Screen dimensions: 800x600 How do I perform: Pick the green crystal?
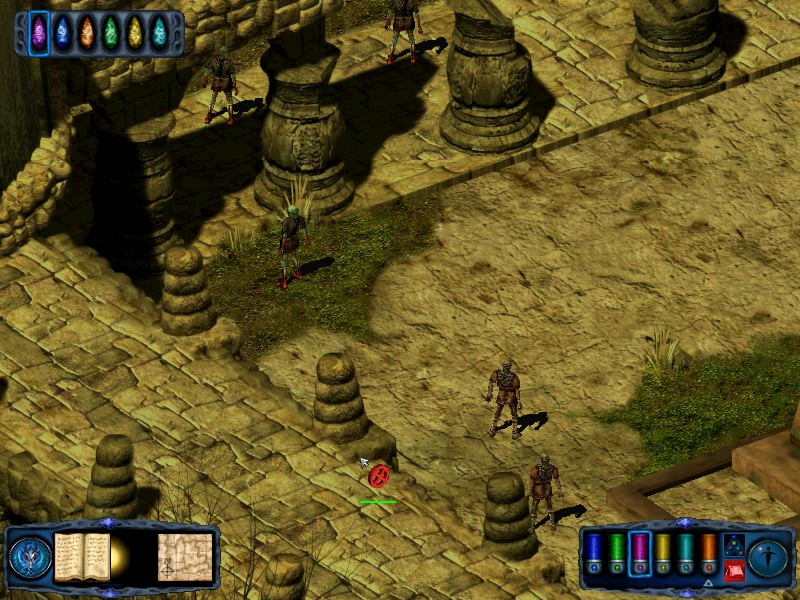(x=111, y=32)
